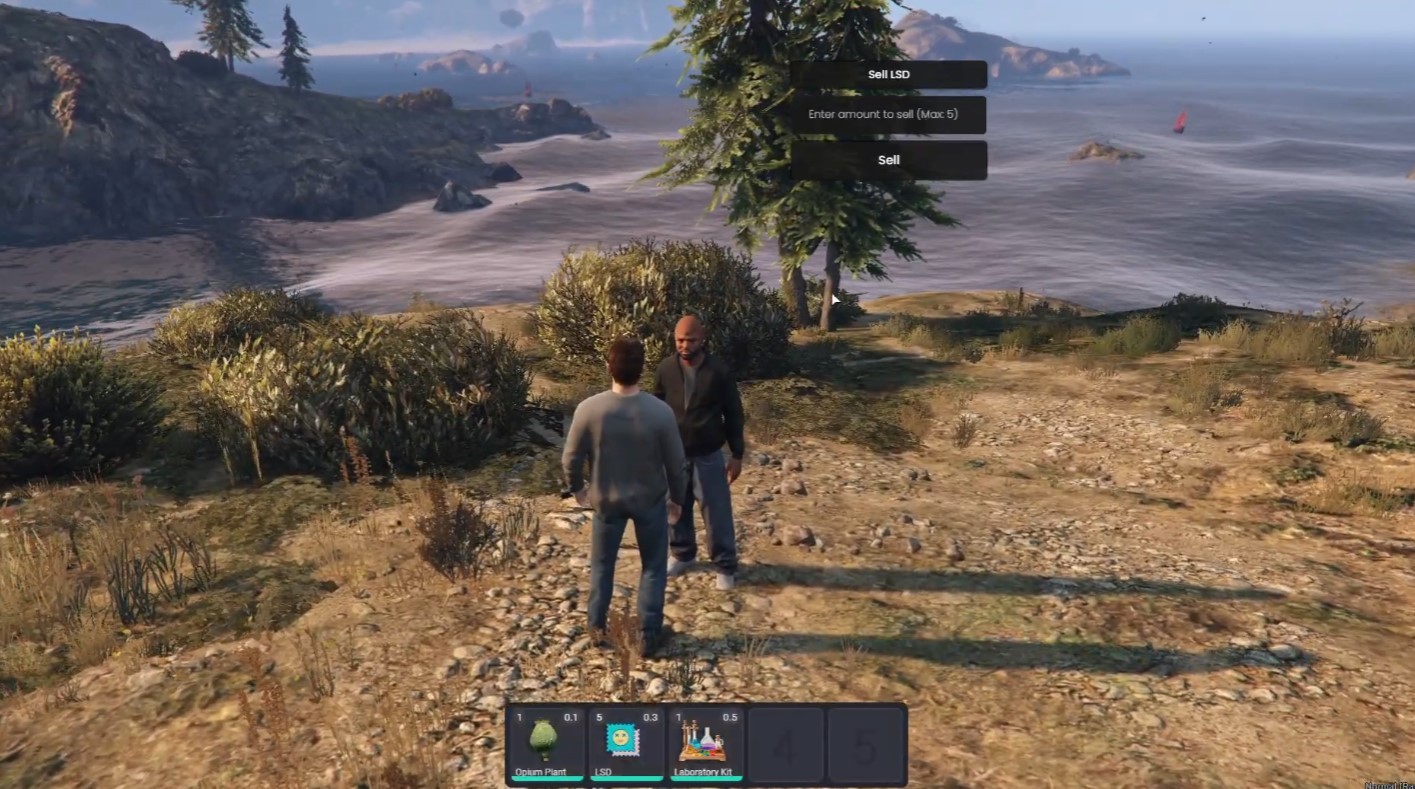1415x789 pixels.
Task: Focus the amount to sell input field
Action: point(888,115)
